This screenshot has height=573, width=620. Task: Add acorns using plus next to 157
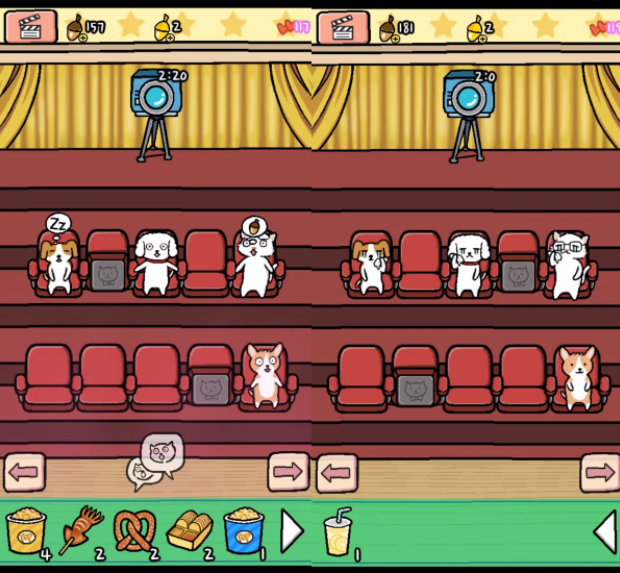coord(83,37)
